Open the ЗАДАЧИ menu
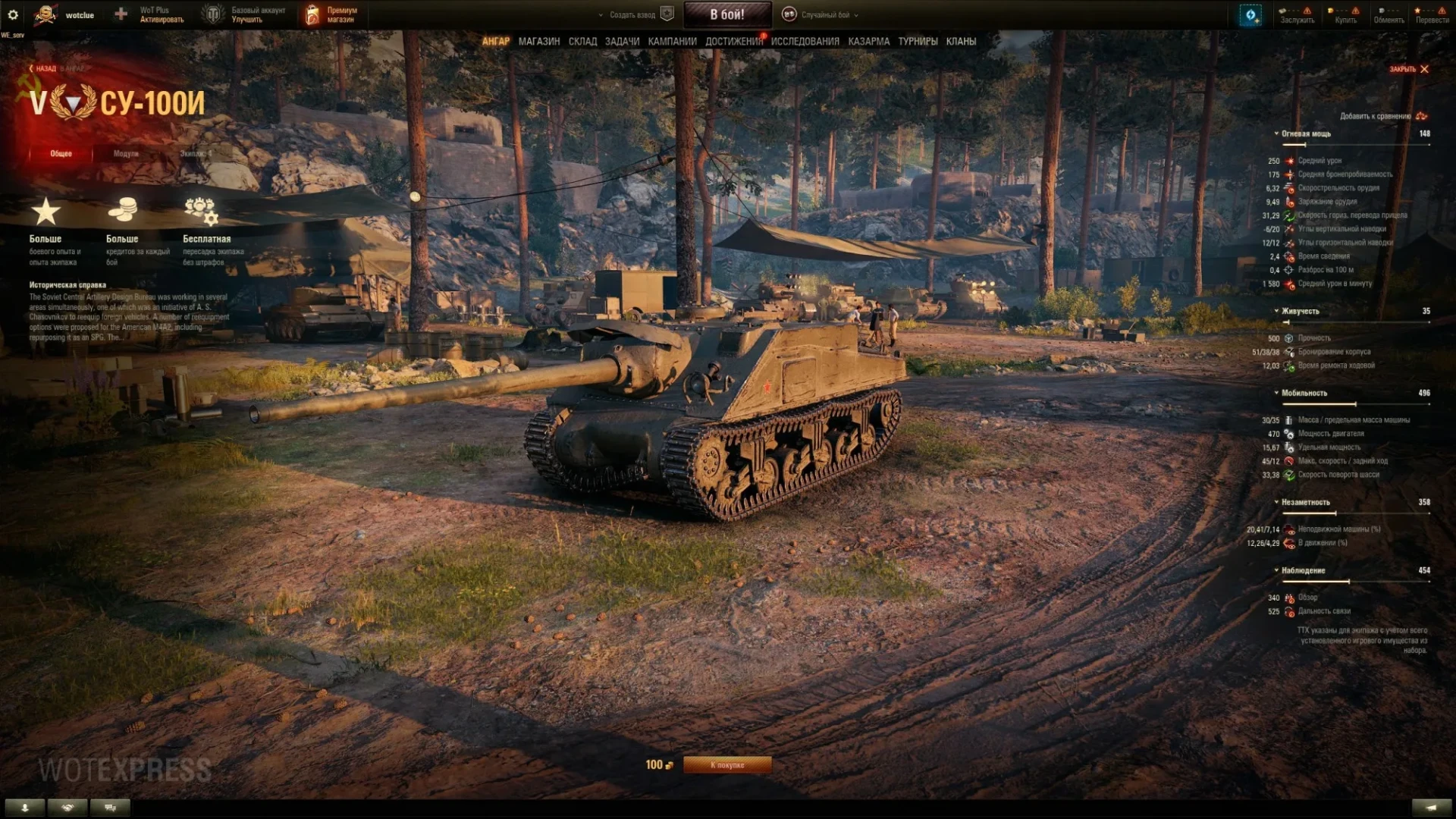1456x819 pixels. click(622, 42)
